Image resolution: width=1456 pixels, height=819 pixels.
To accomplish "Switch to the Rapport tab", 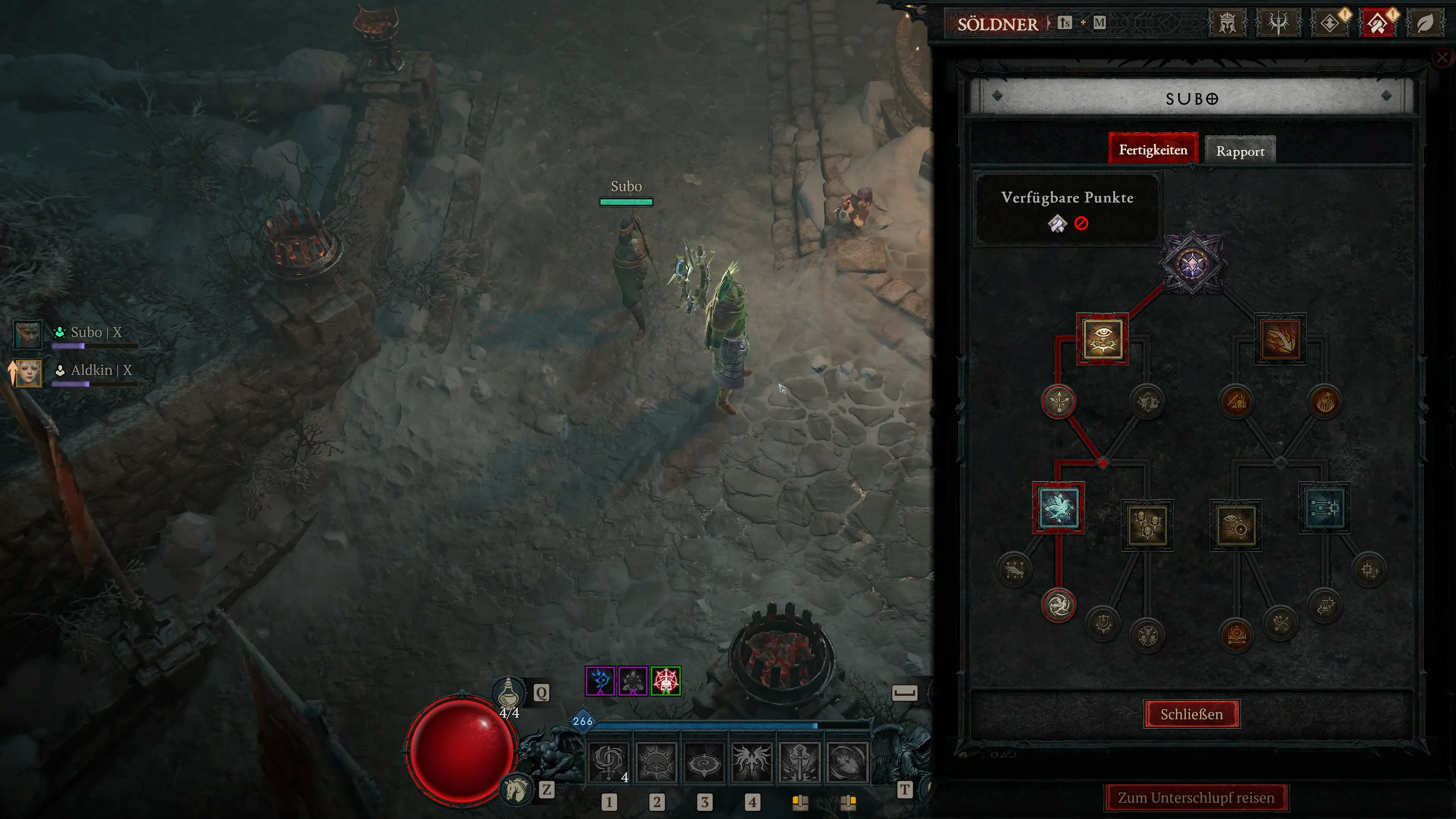I will pos(1240,151).
